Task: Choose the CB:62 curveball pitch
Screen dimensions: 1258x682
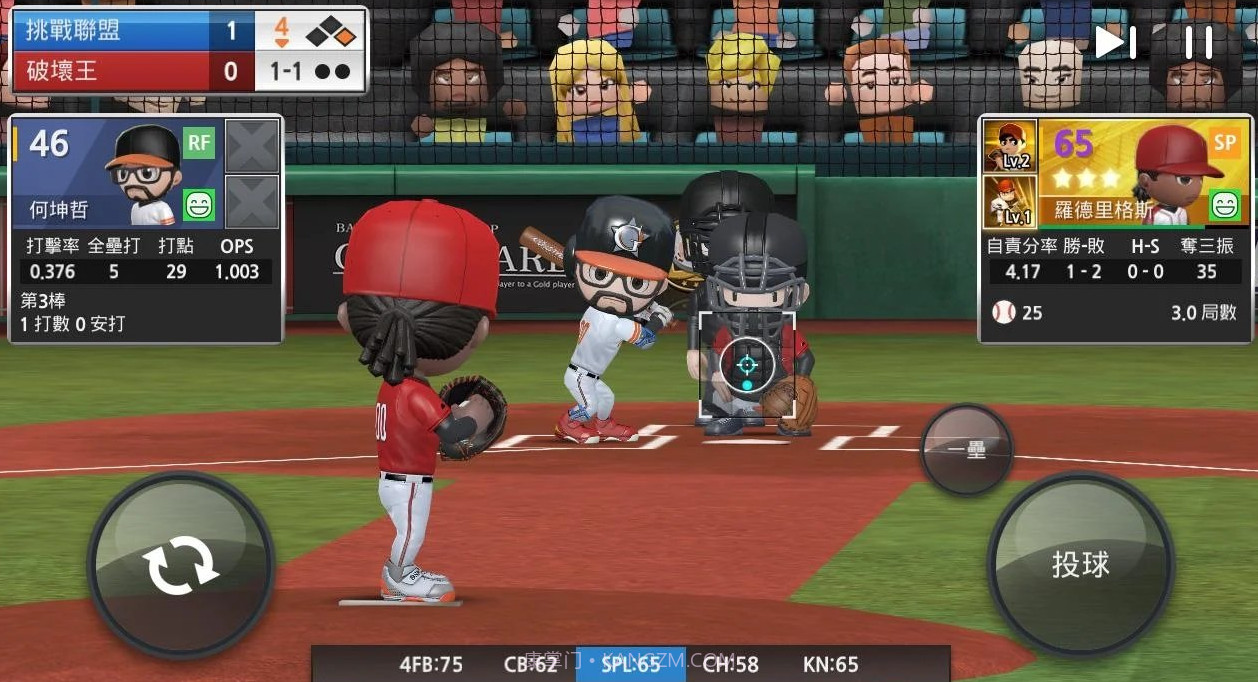Action: [531, 664]
